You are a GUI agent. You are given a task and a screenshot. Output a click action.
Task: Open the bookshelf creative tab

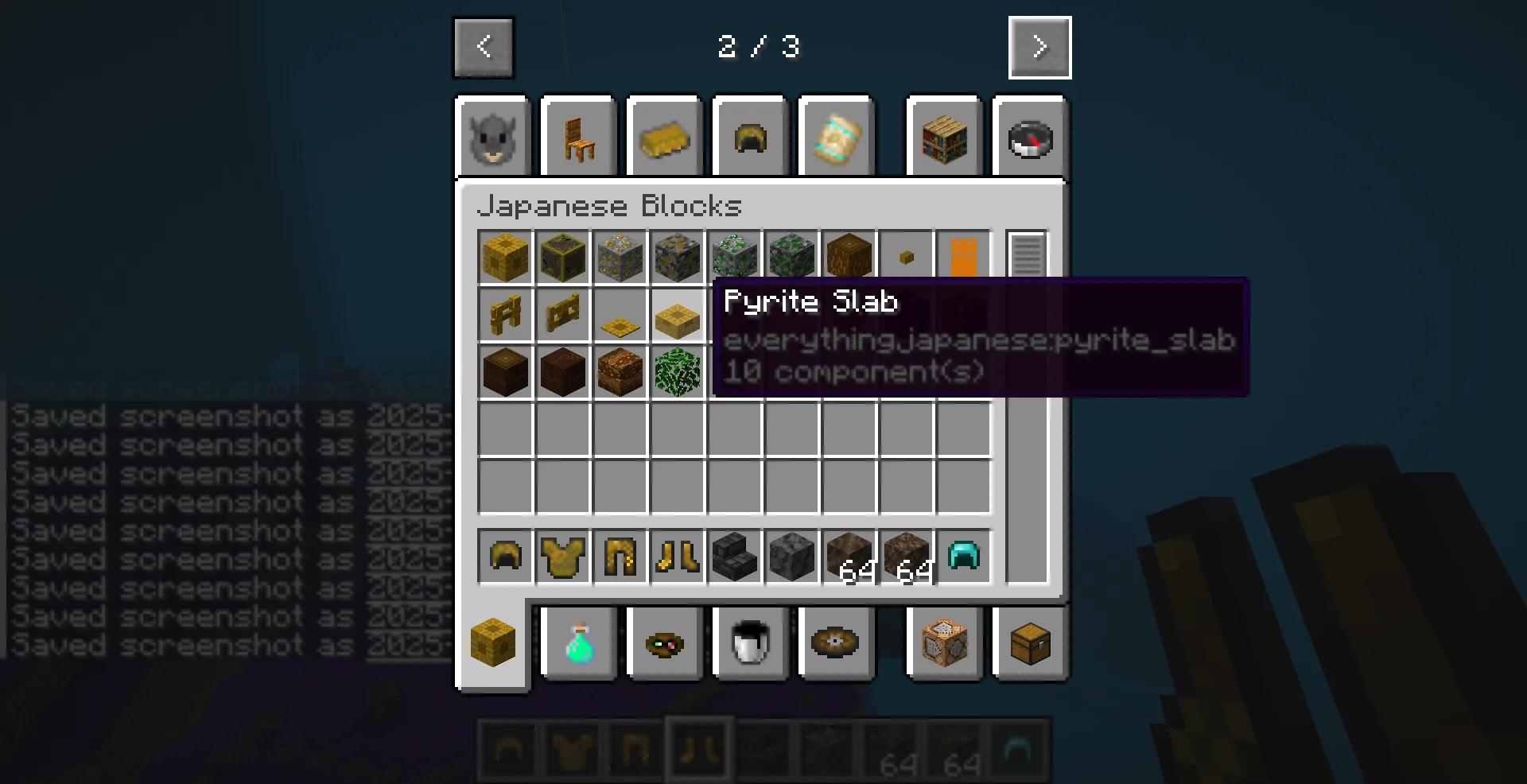(943, 137)
